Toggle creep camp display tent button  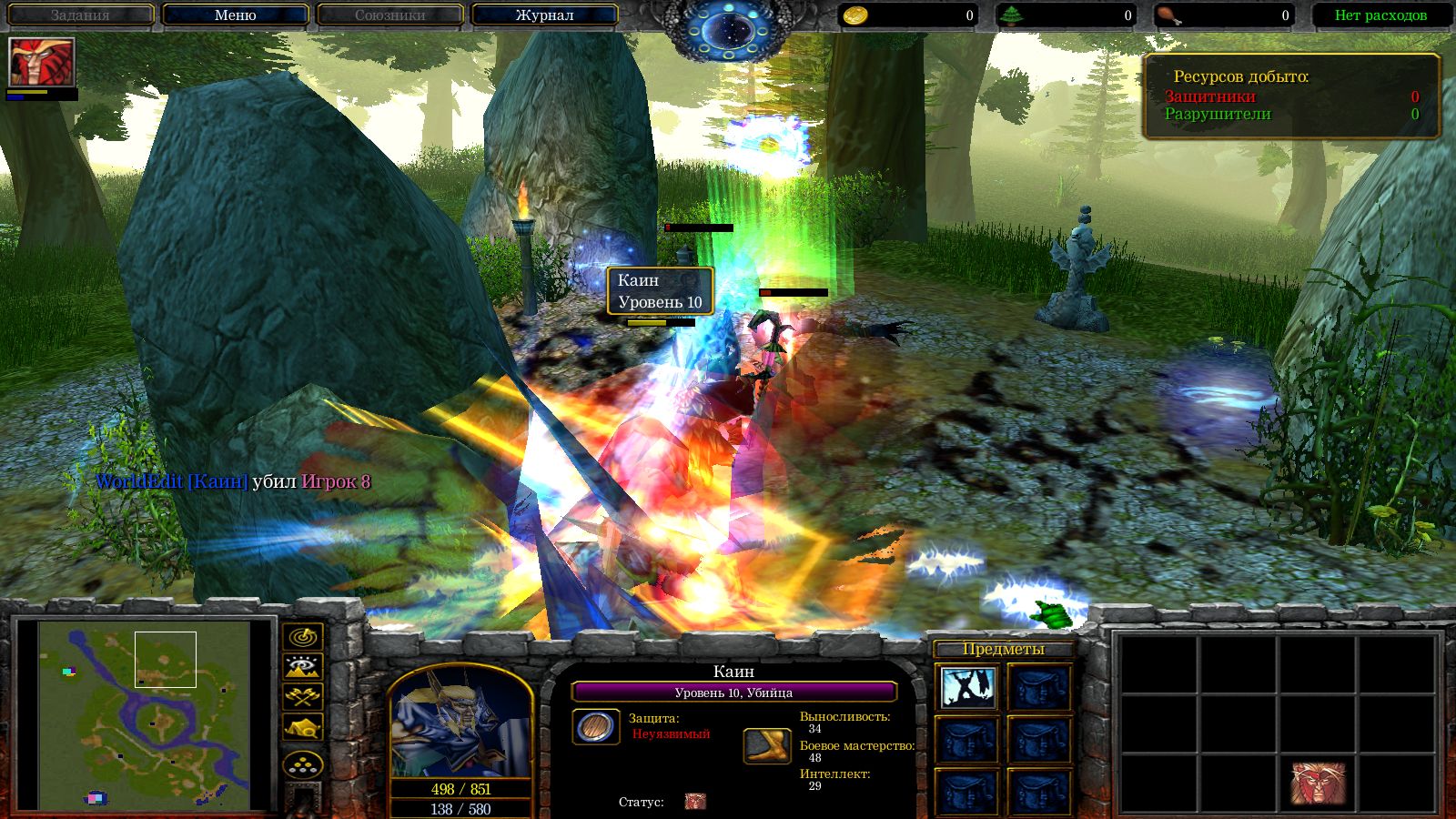point(303,727)
